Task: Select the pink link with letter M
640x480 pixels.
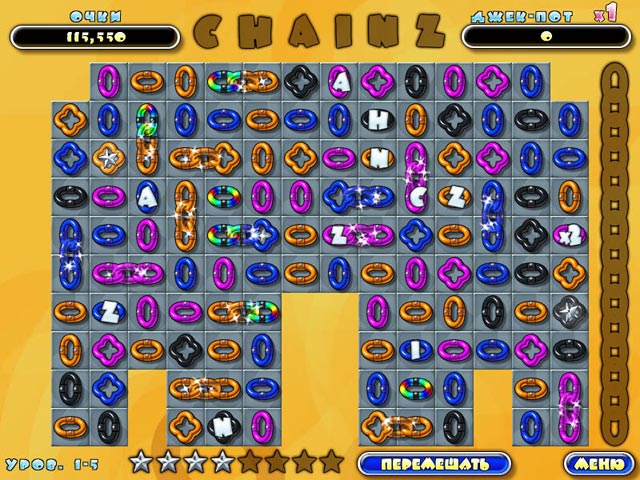Action: coord(378,157)
